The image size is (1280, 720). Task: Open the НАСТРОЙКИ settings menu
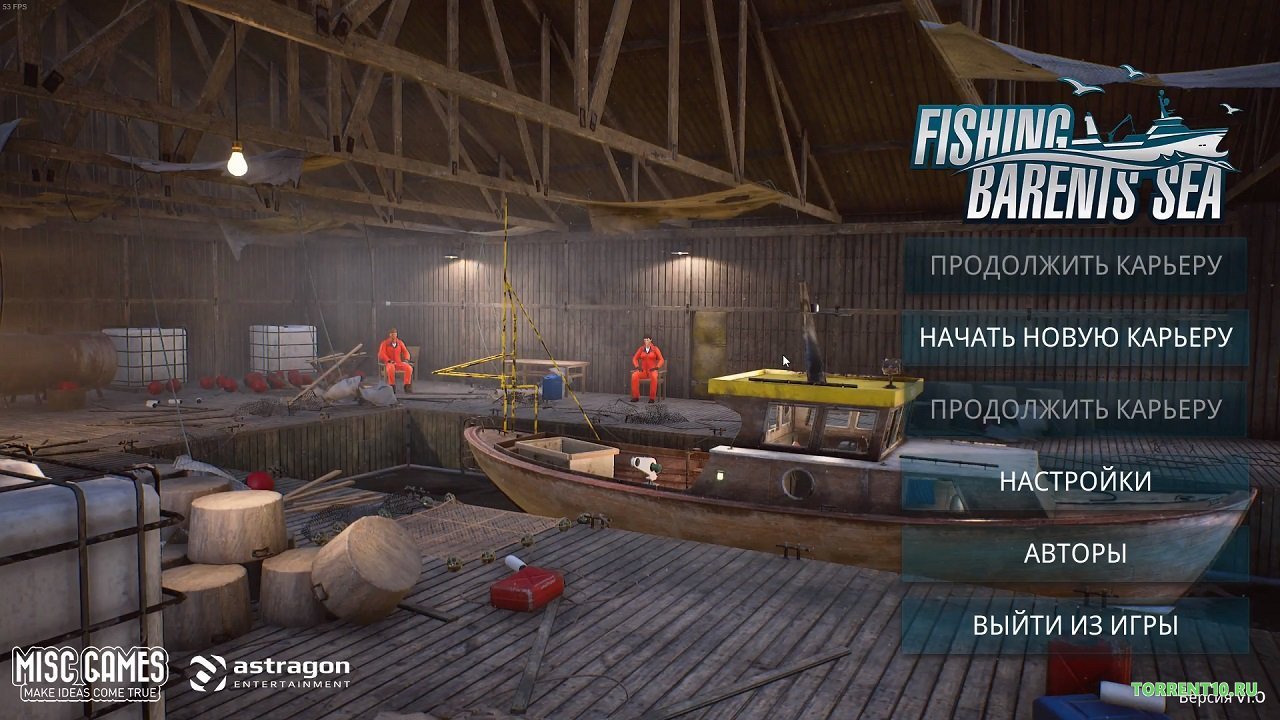[x=1077, y=481]
